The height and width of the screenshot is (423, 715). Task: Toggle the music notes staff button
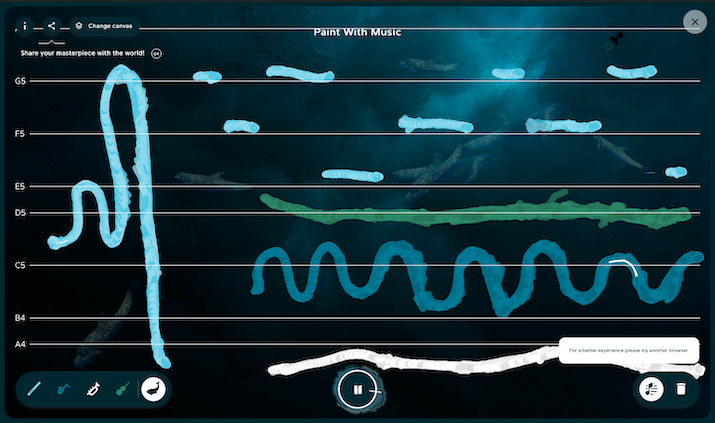651,388
